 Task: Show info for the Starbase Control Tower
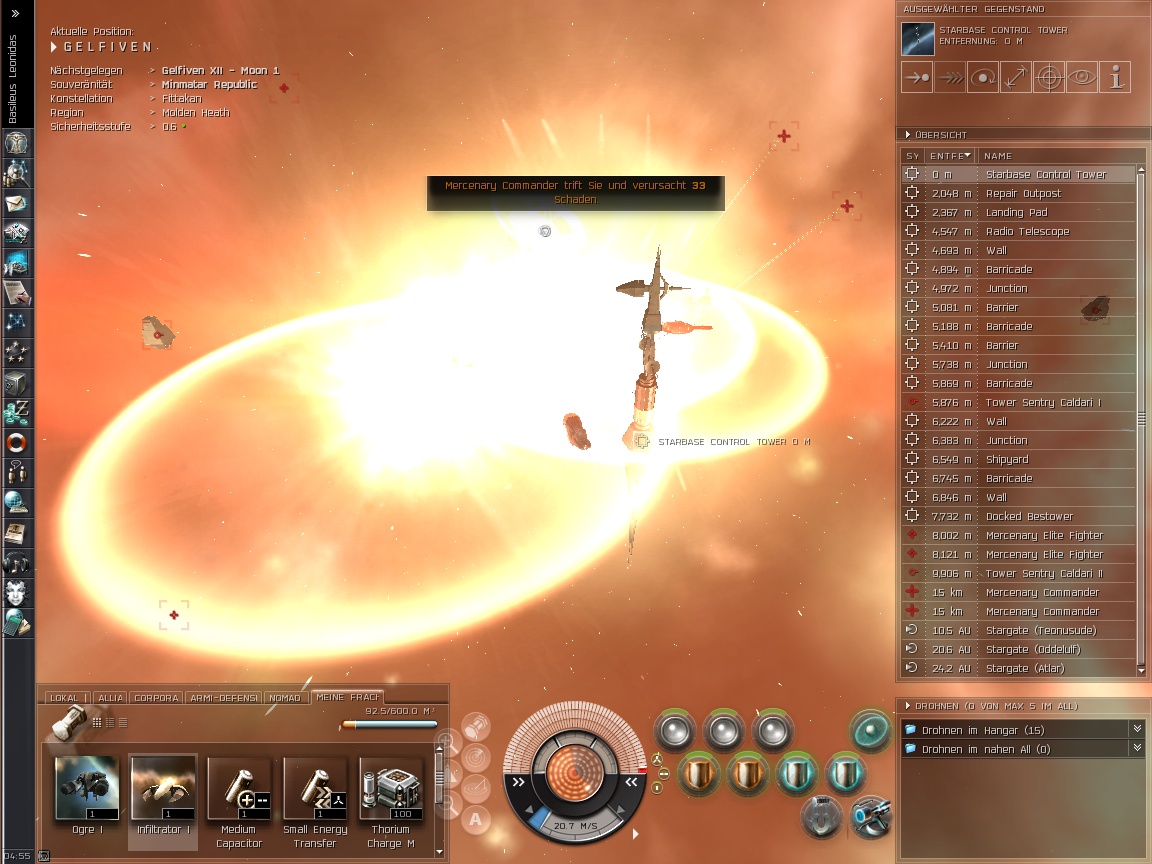click(x=1115, y=77)
